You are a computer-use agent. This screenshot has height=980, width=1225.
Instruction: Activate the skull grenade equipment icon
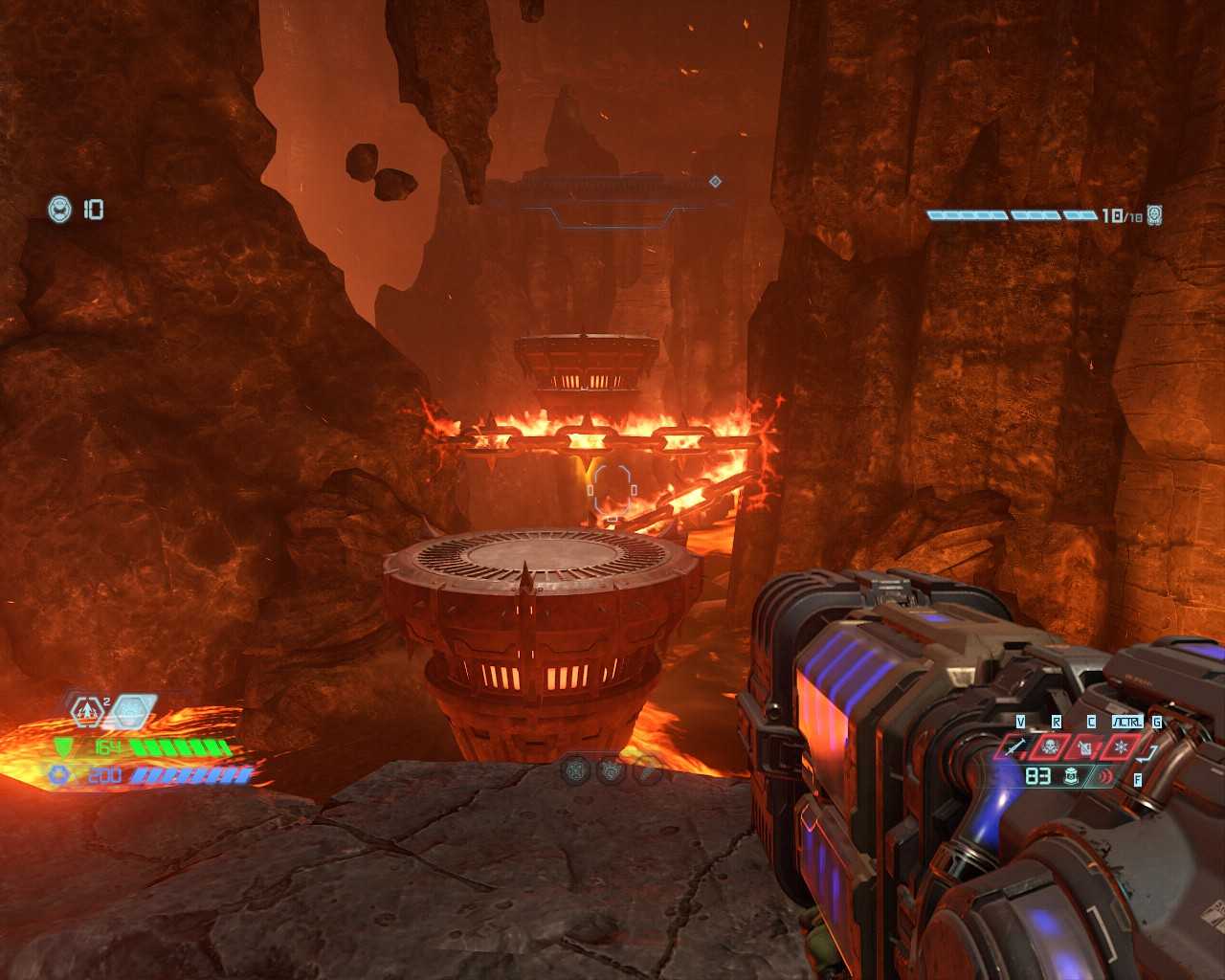pos(1049,746)
